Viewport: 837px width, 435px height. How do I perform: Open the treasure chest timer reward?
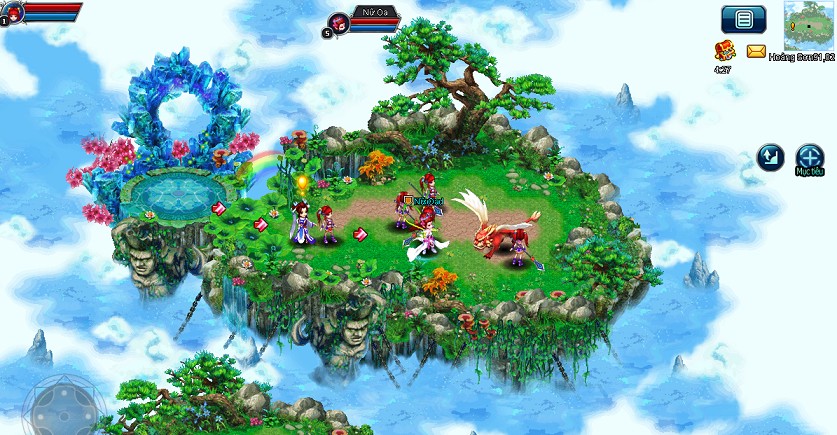pos(724,51)
